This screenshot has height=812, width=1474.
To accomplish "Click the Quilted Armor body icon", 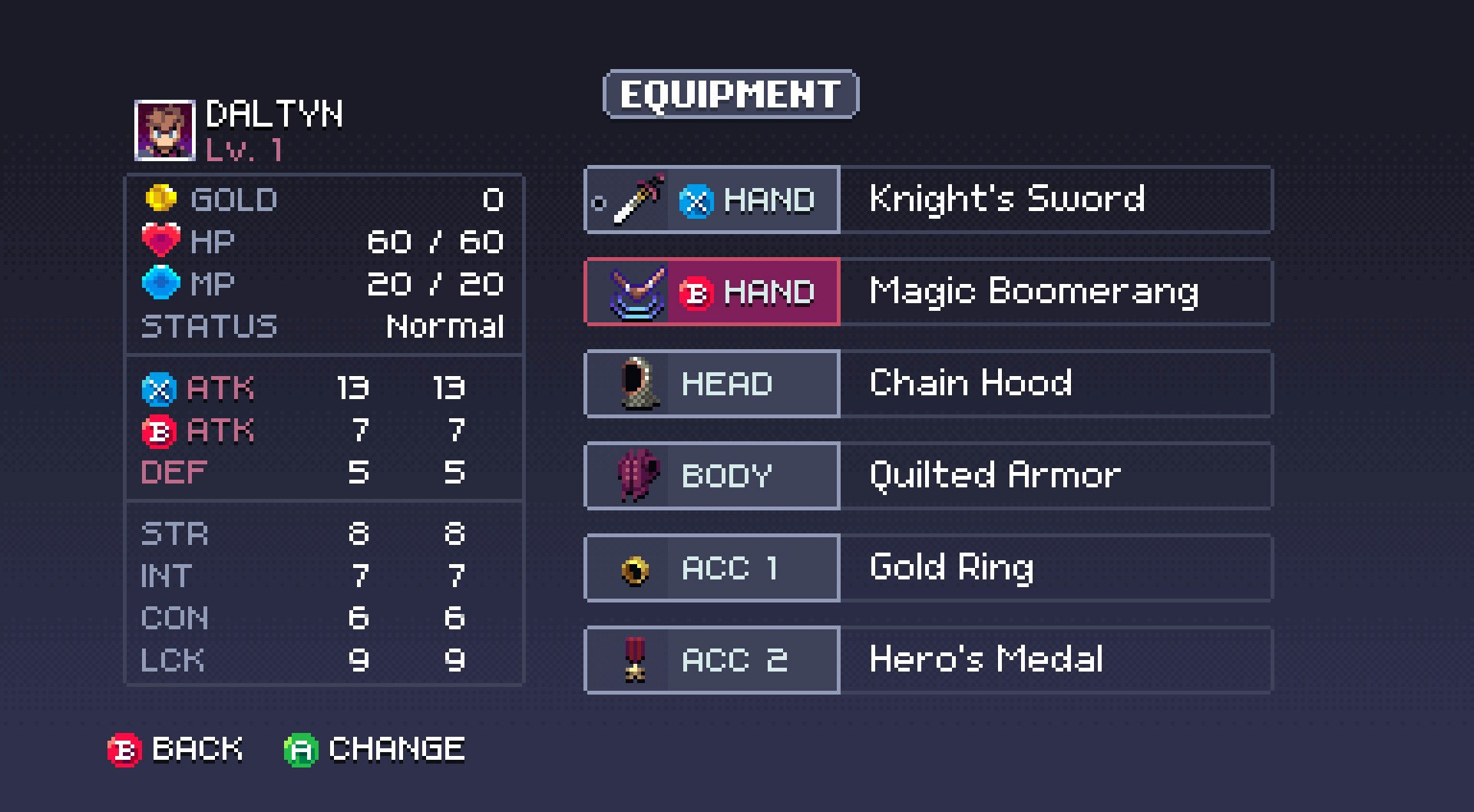I will [x=631, y=476].
